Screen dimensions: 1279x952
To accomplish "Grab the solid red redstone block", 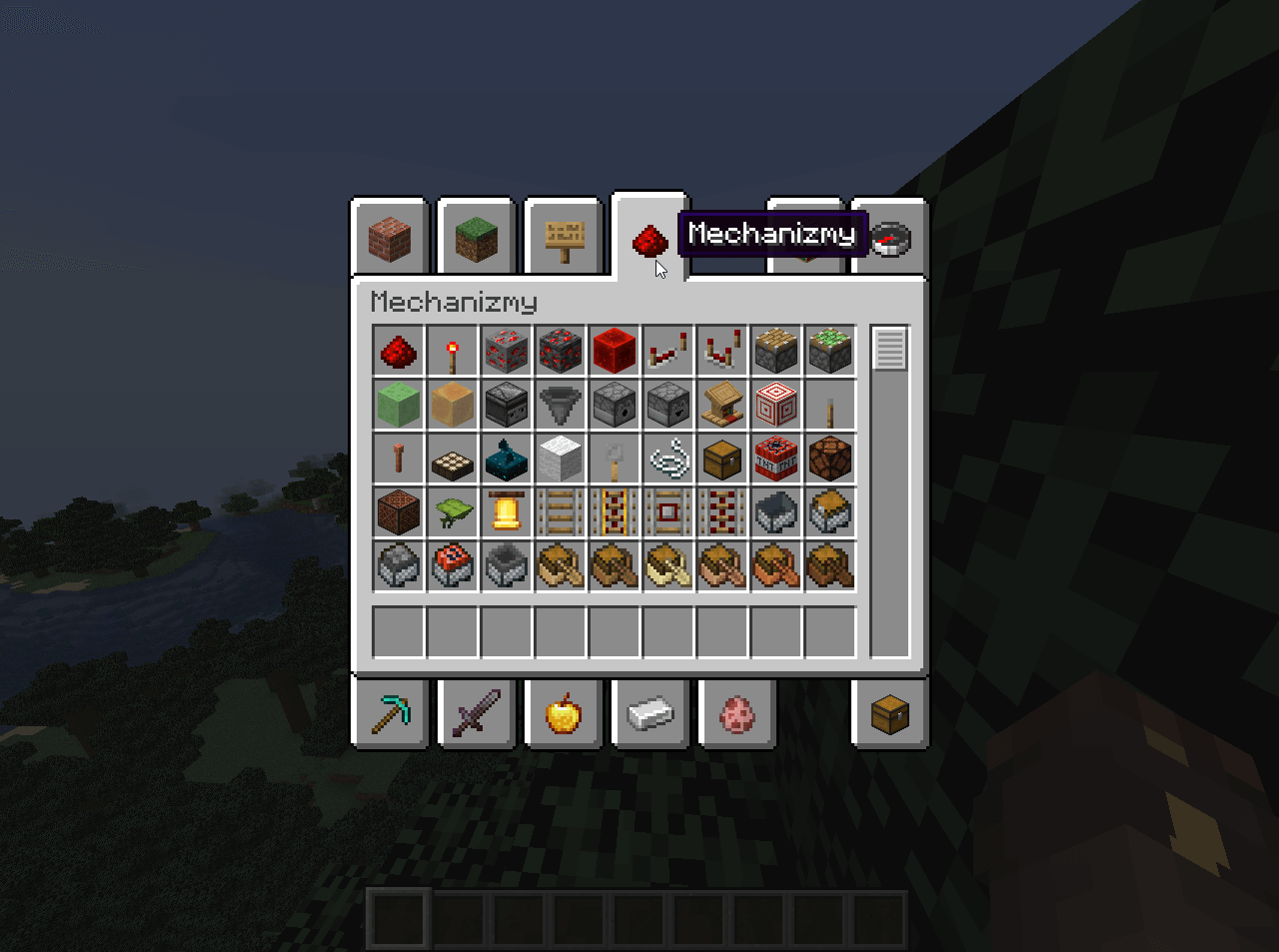I will click(615, 352).
